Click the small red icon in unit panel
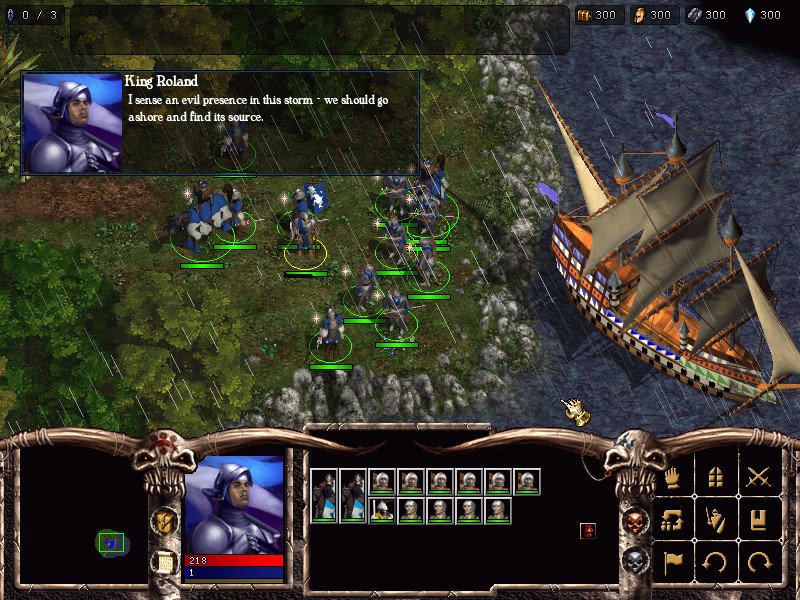Viewport: 800px width, 600px height. (588, 530)
